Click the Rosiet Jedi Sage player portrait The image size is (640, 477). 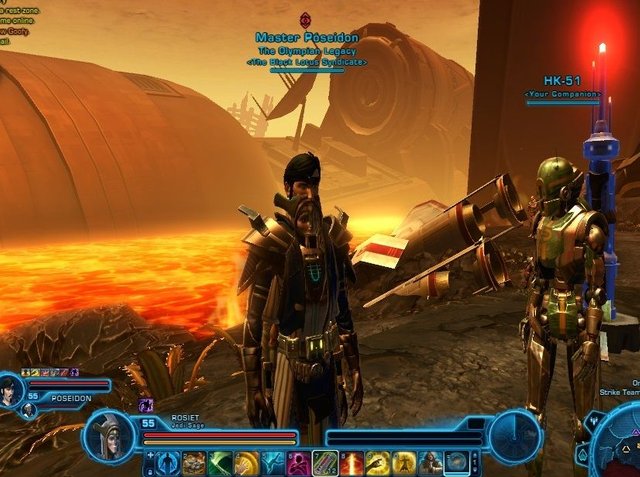108,434
